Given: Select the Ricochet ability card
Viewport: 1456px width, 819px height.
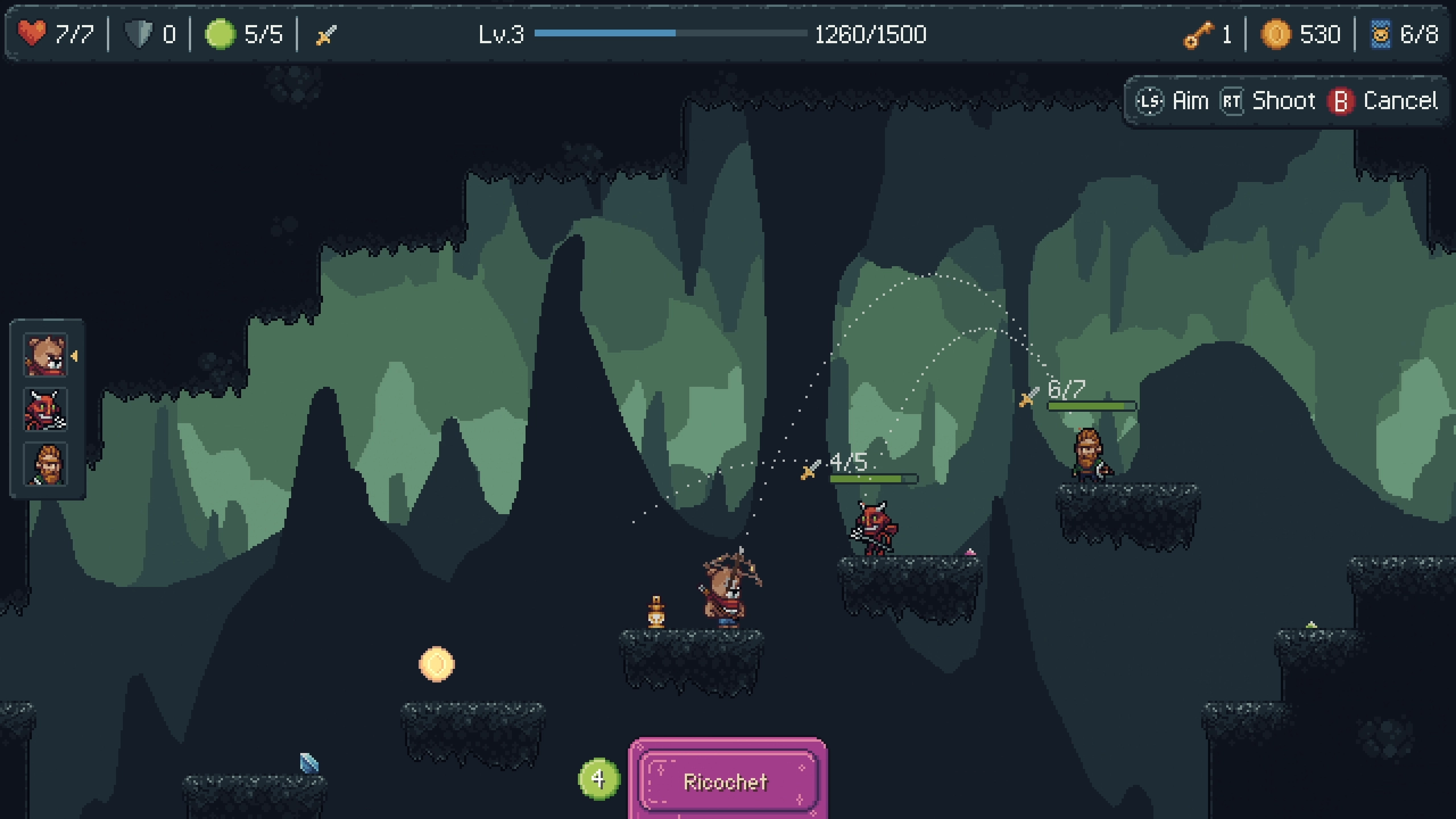Looking at the screenshot, I should click(727, 781).
